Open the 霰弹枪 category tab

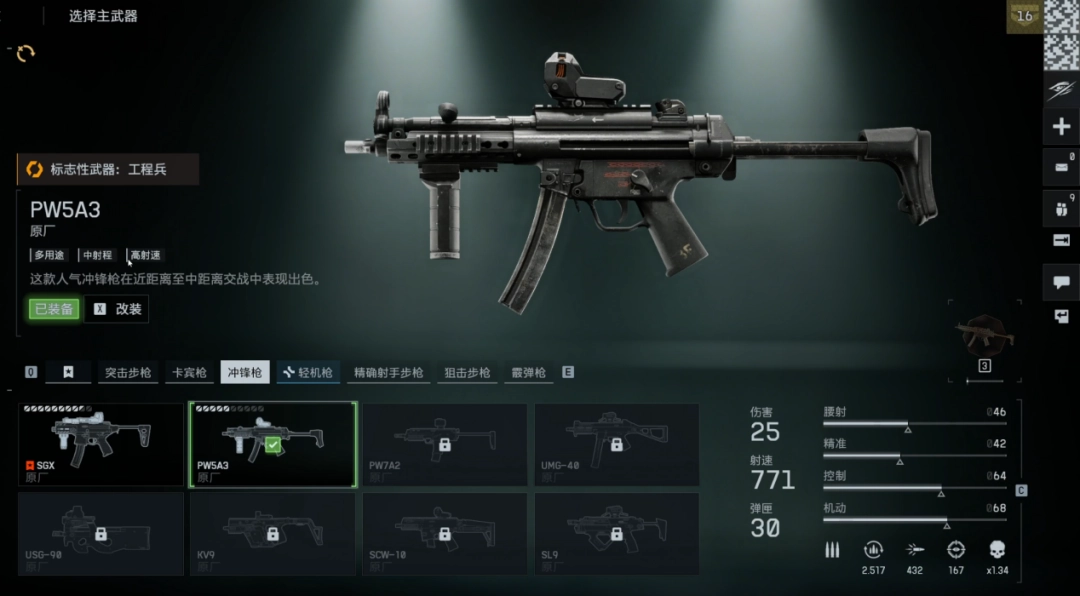pos(527,373)
